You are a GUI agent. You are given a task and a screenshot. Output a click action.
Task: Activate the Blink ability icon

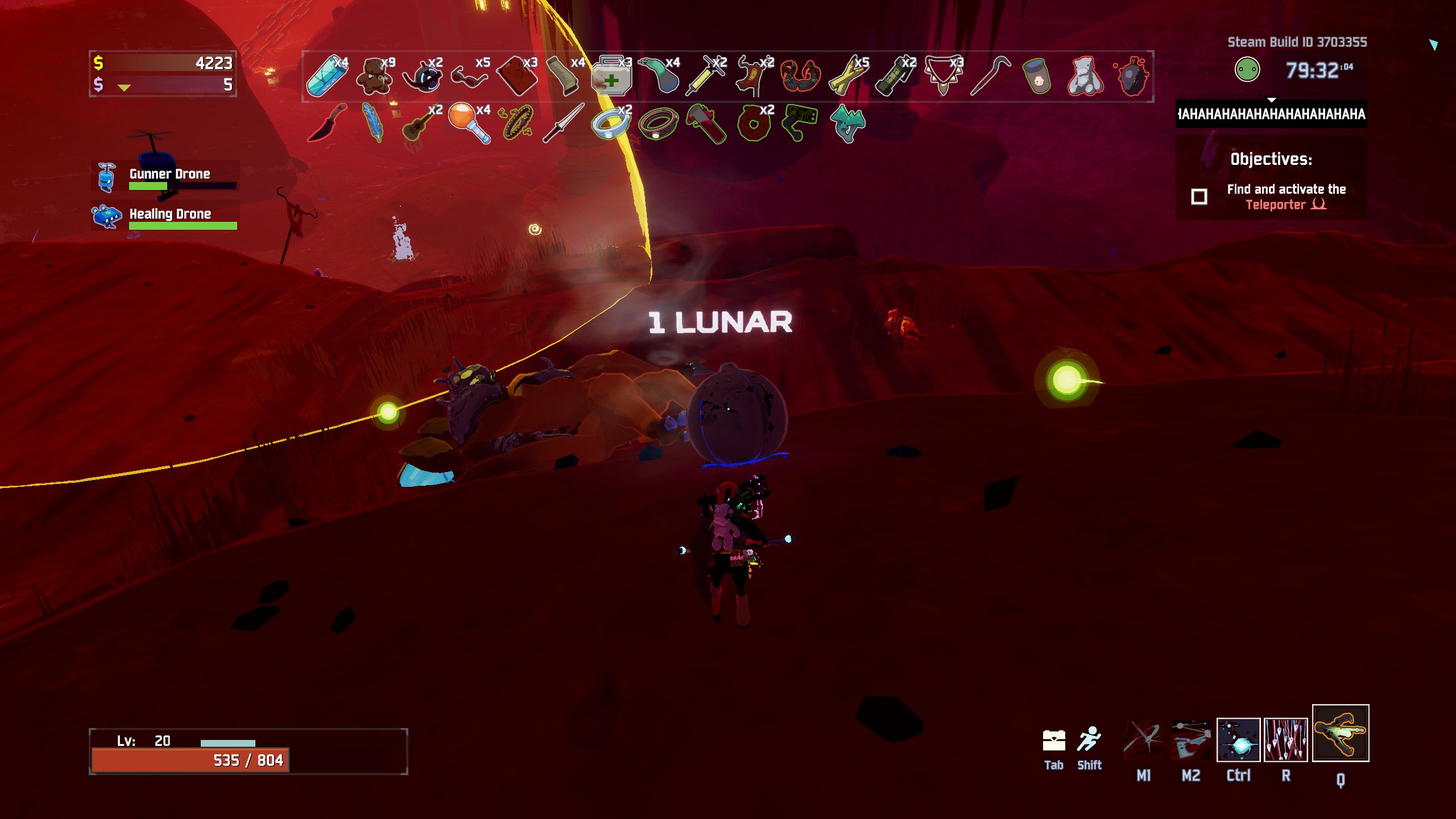(1238, 740)
